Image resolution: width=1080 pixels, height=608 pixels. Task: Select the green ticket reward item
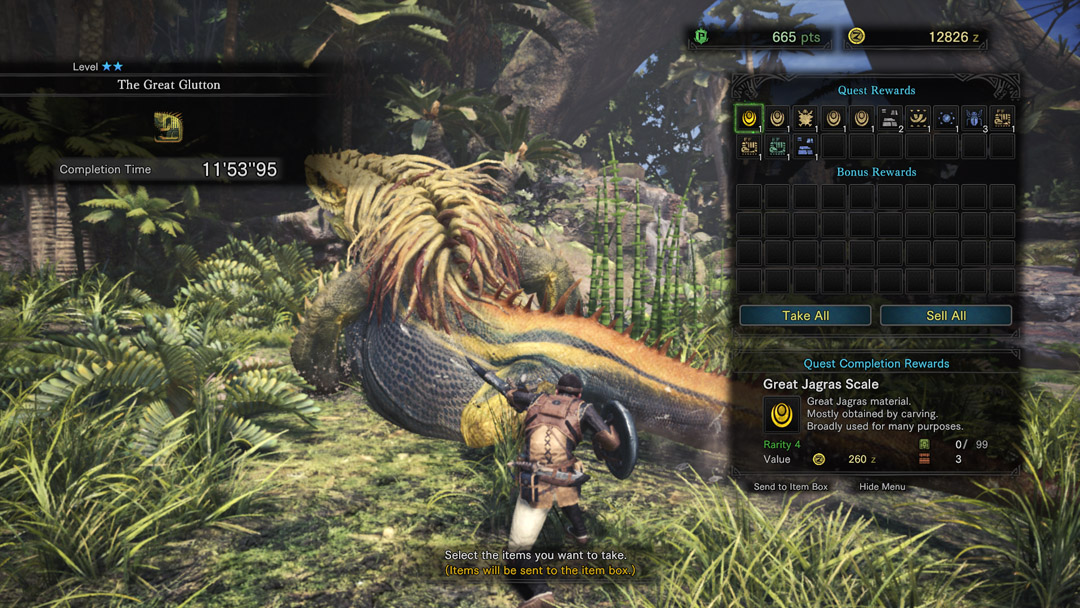777,147
